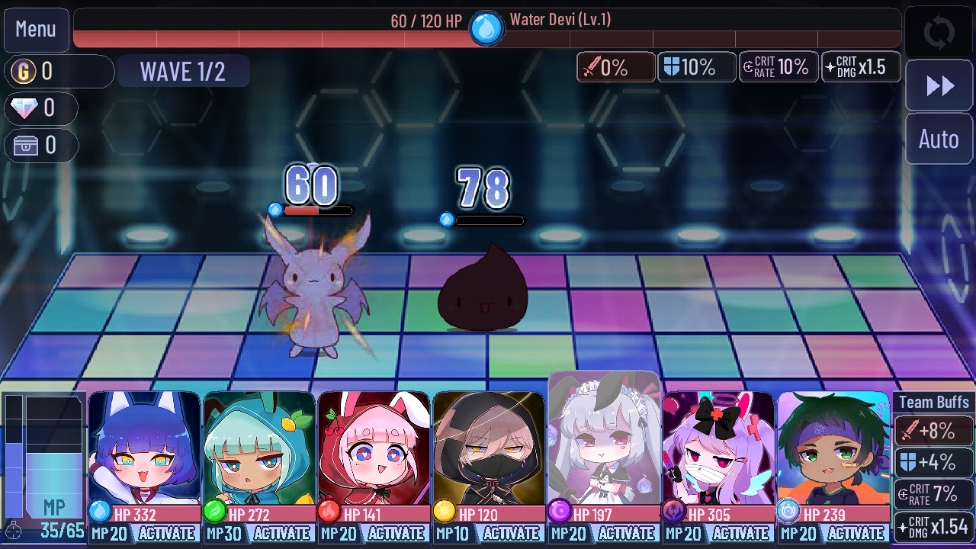Activate the blue-haired fox girl's skill

coord(167,534)
